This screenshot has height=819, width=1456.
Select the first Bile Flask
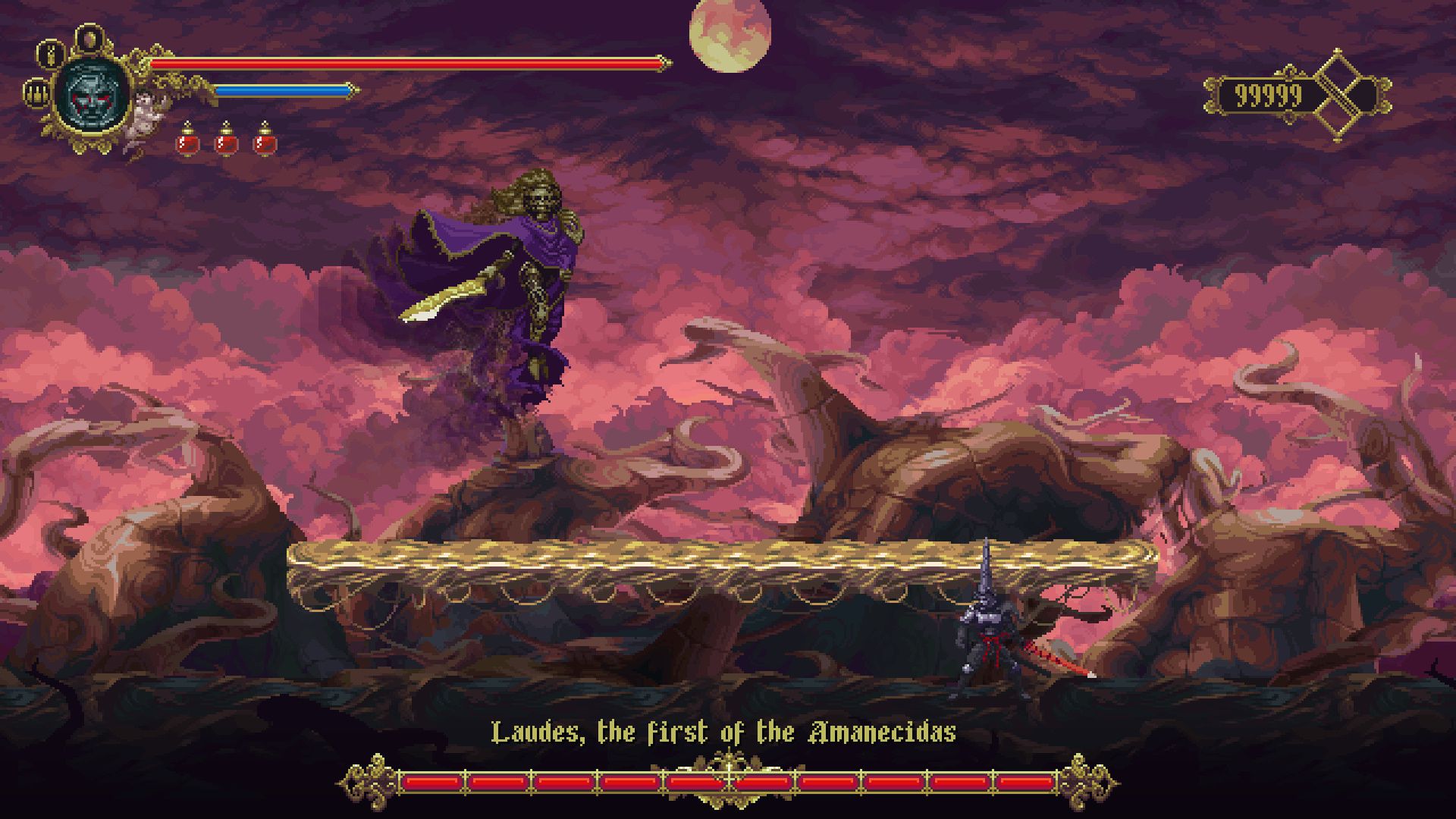tap(187, 141)
